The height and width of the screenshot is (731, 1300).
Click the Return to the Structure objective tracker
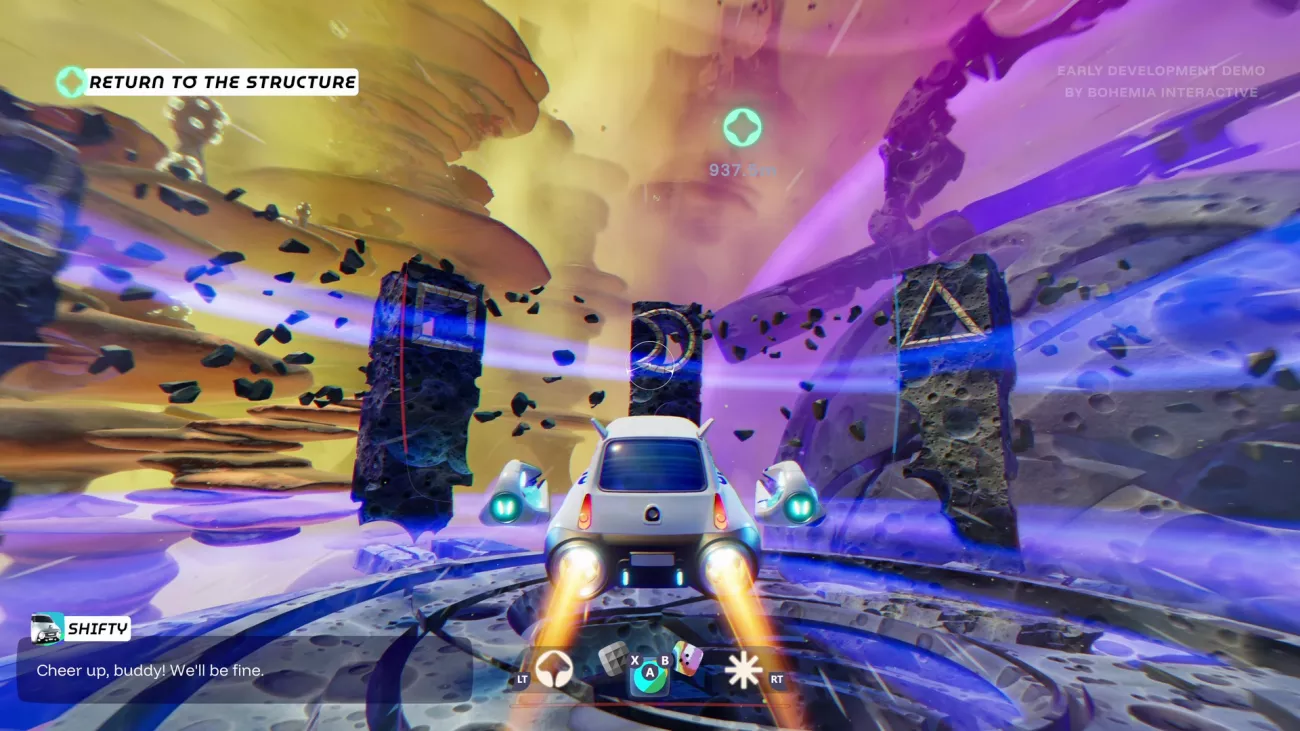click(221, 82)
